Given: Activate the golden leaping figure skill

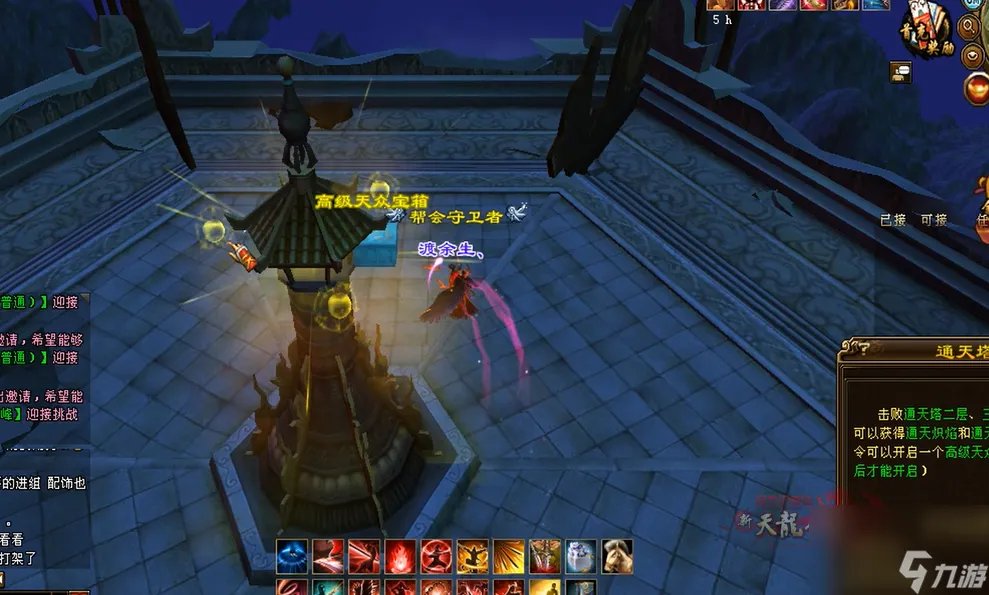Looking at the screenshot, I should click(x=473, y=555).
